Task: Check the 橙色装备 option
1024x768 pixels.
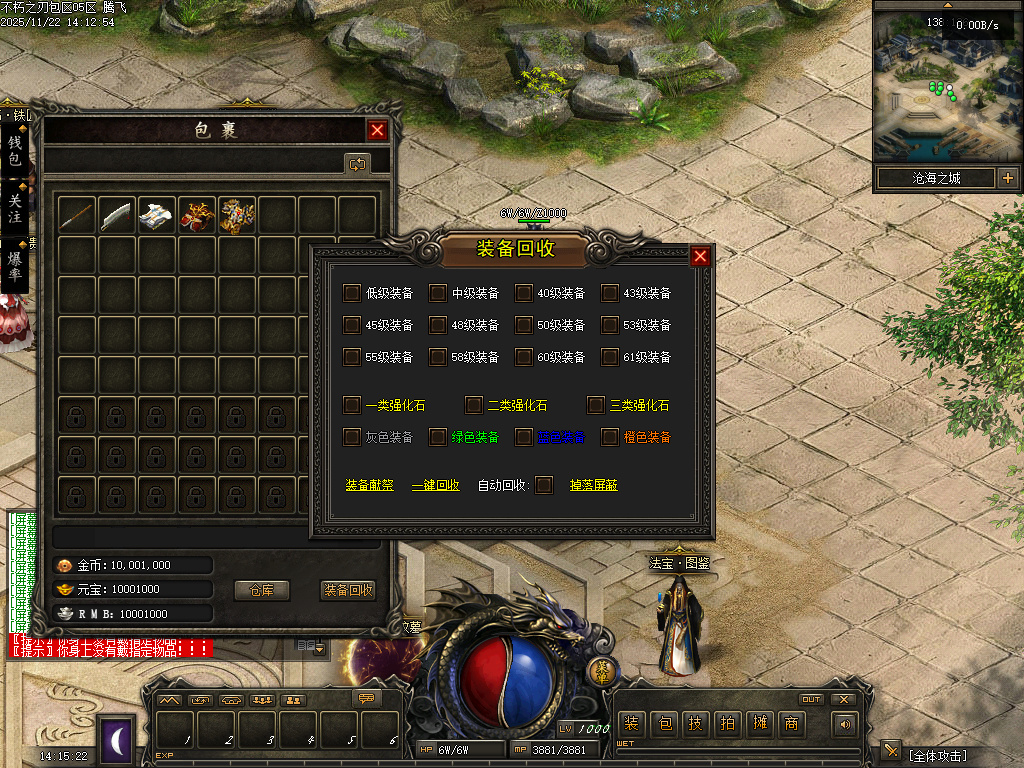Action: [610, 437]
